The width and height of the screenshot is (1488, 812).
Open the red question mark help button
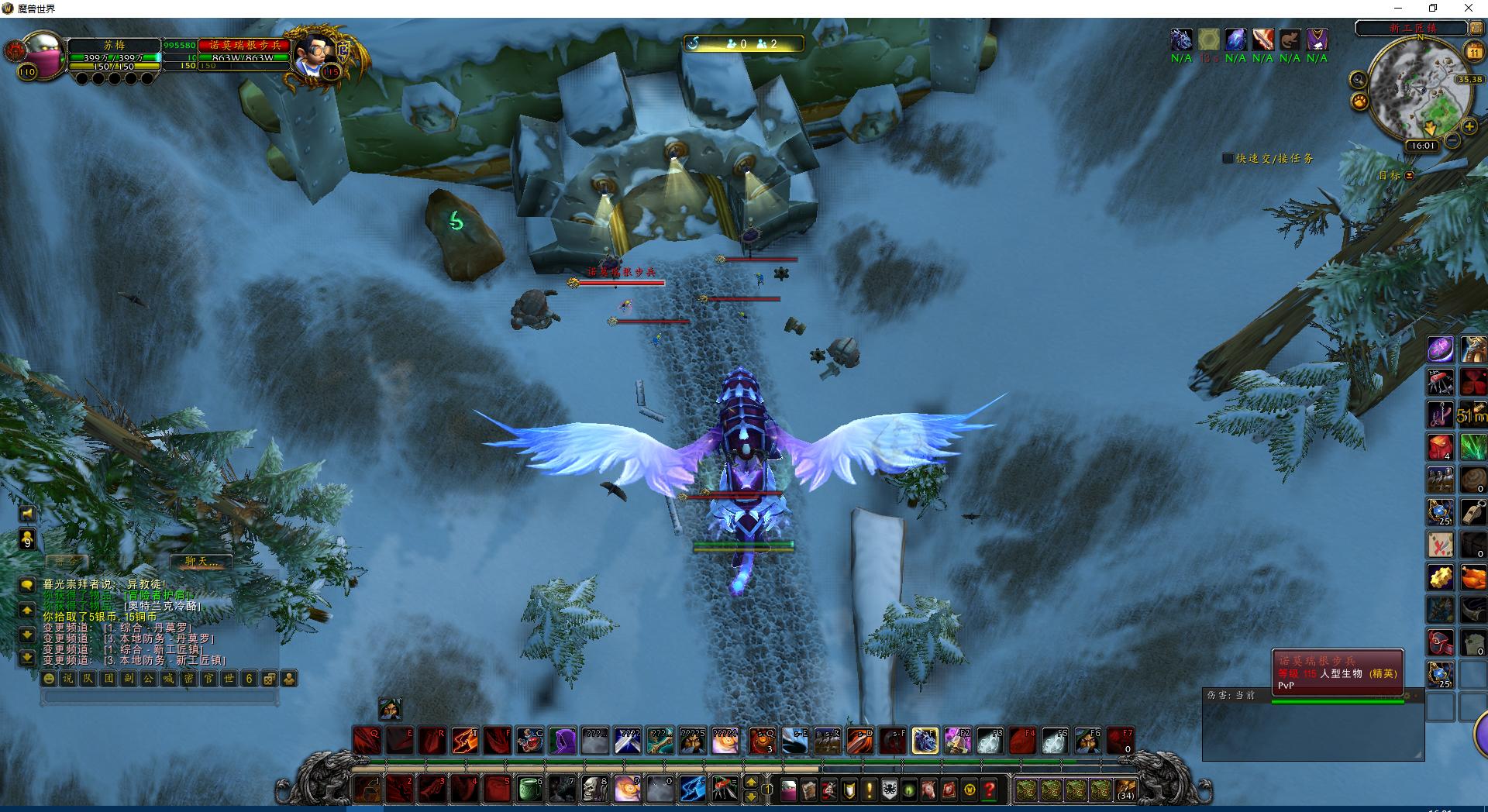pos(990,790)
